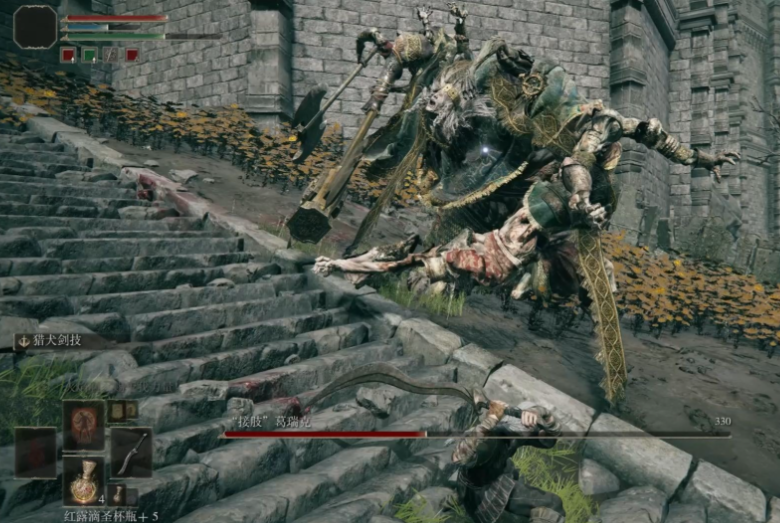The height and width of the screenshot is (523, 780).
Task: Select the dim left-hand equipment slot
Action: pyautogui.click(x=36, y=453)
